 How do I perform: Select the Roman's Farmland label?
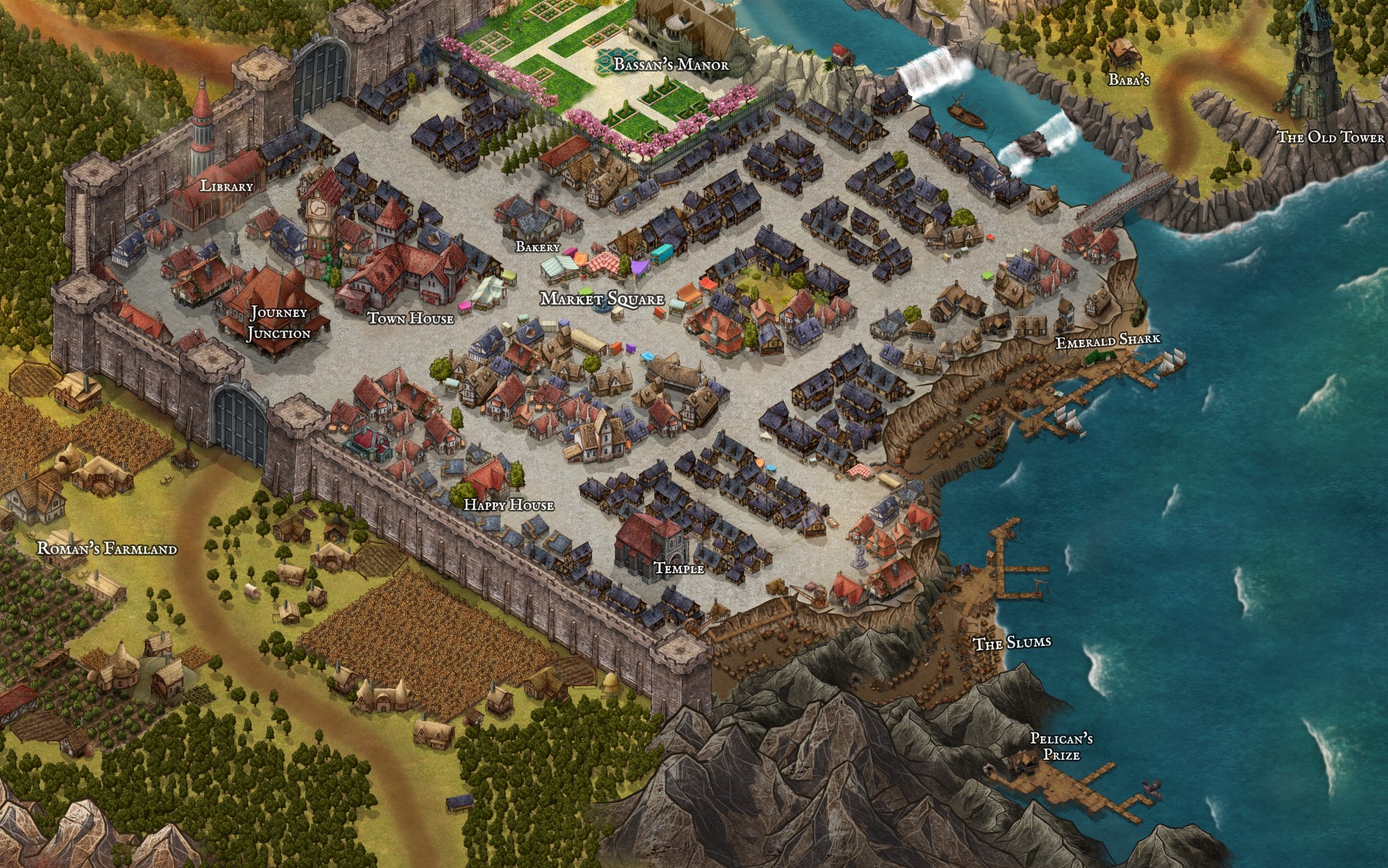coord(107,549)
